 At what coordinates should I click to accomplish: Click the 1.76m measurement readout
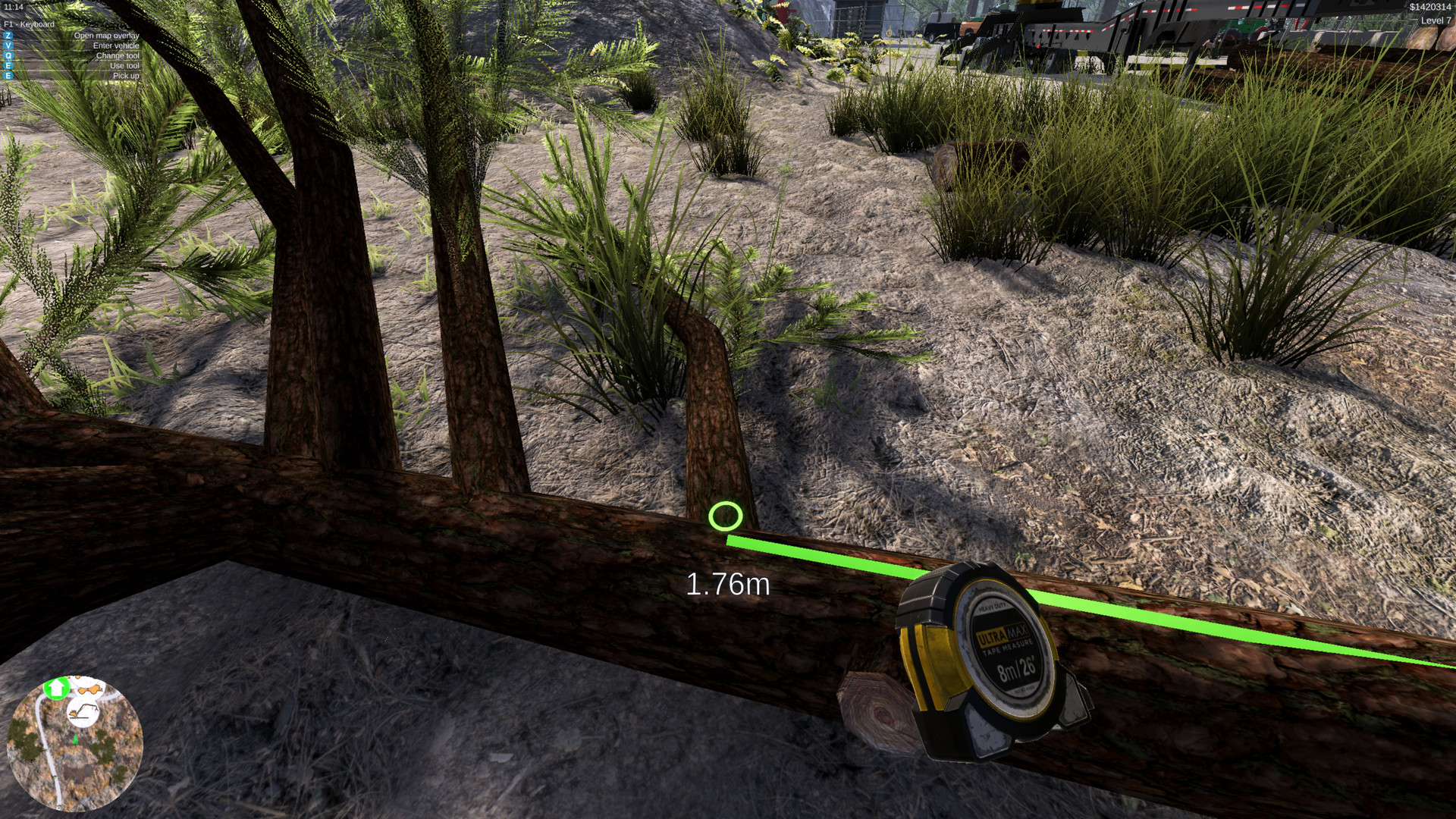728,585
